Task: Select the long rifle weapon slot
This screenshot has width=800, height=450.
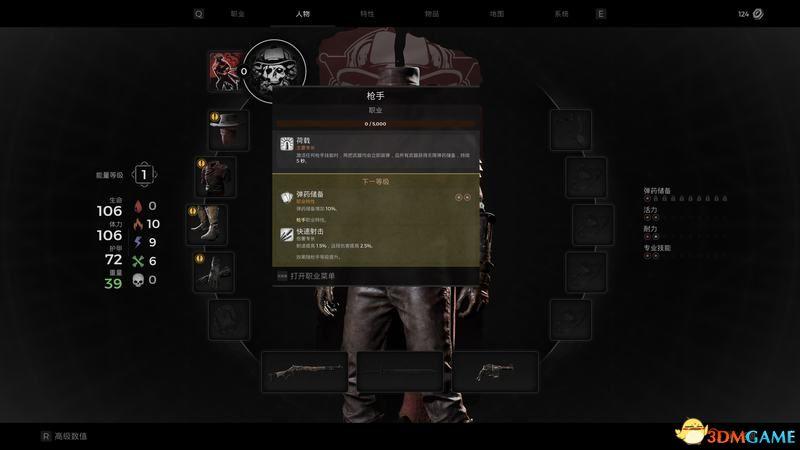Action: pos(304,370)
